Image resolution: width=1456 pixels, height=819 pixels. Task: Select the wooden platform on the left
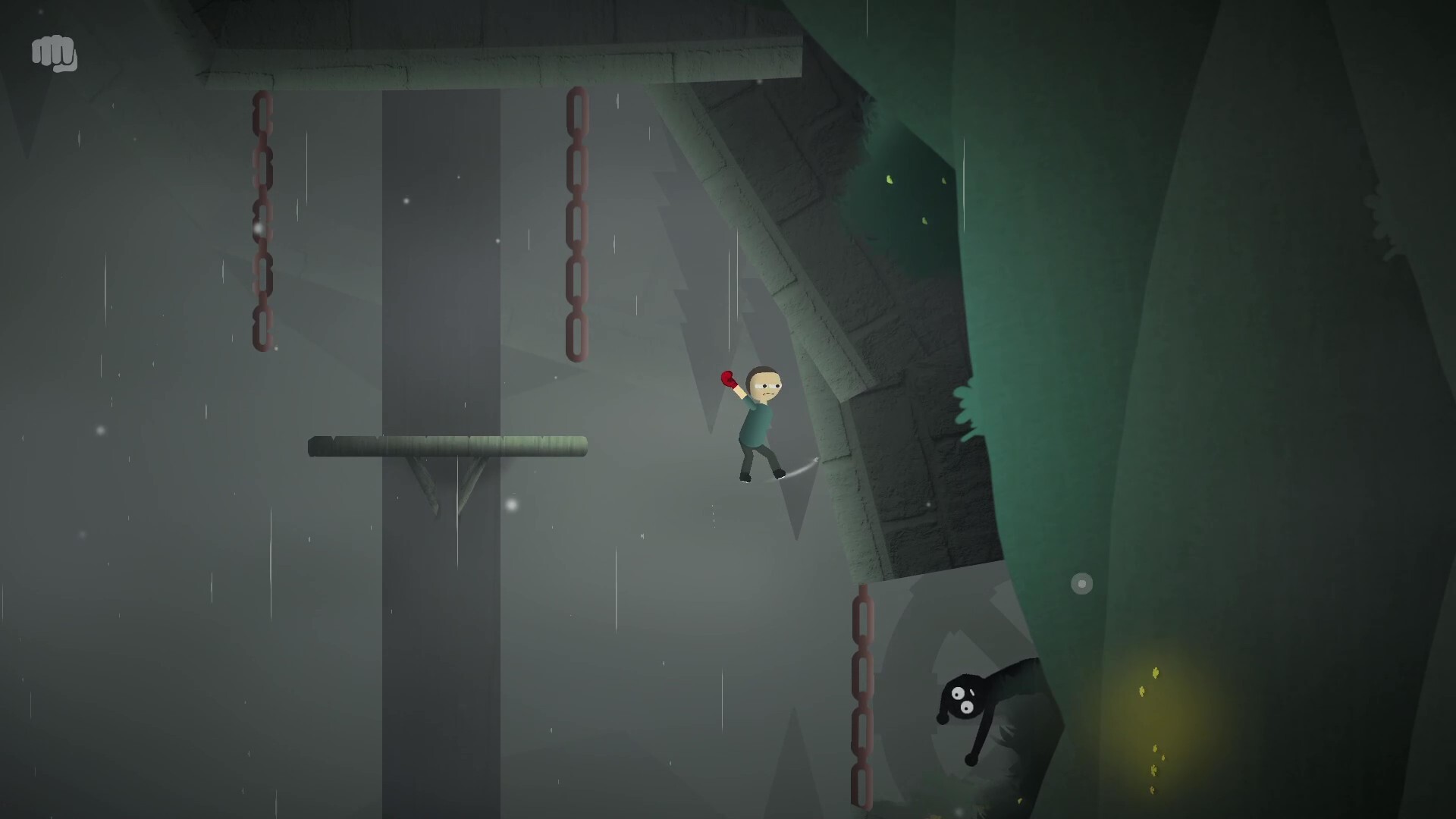[x=447, y=446]
